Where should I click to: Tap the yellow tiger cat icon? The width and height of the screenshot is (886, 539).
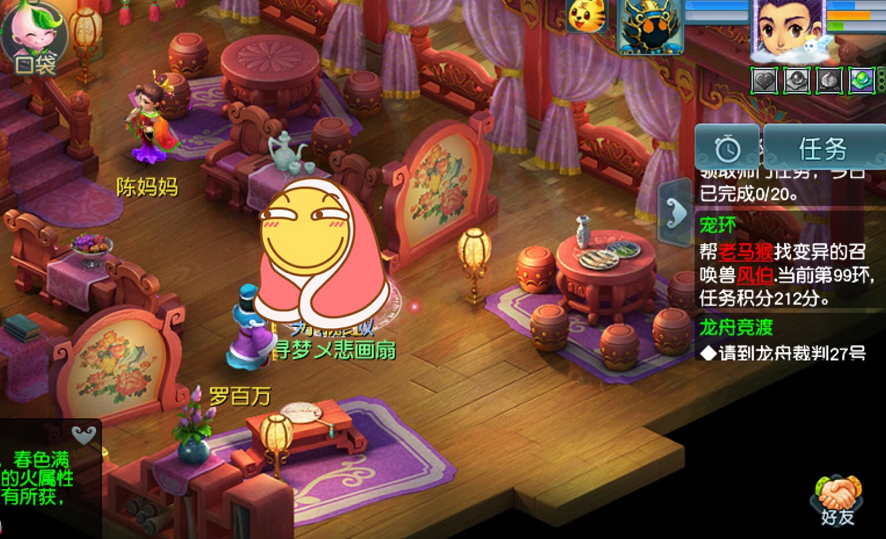click(x=586, y=15)
